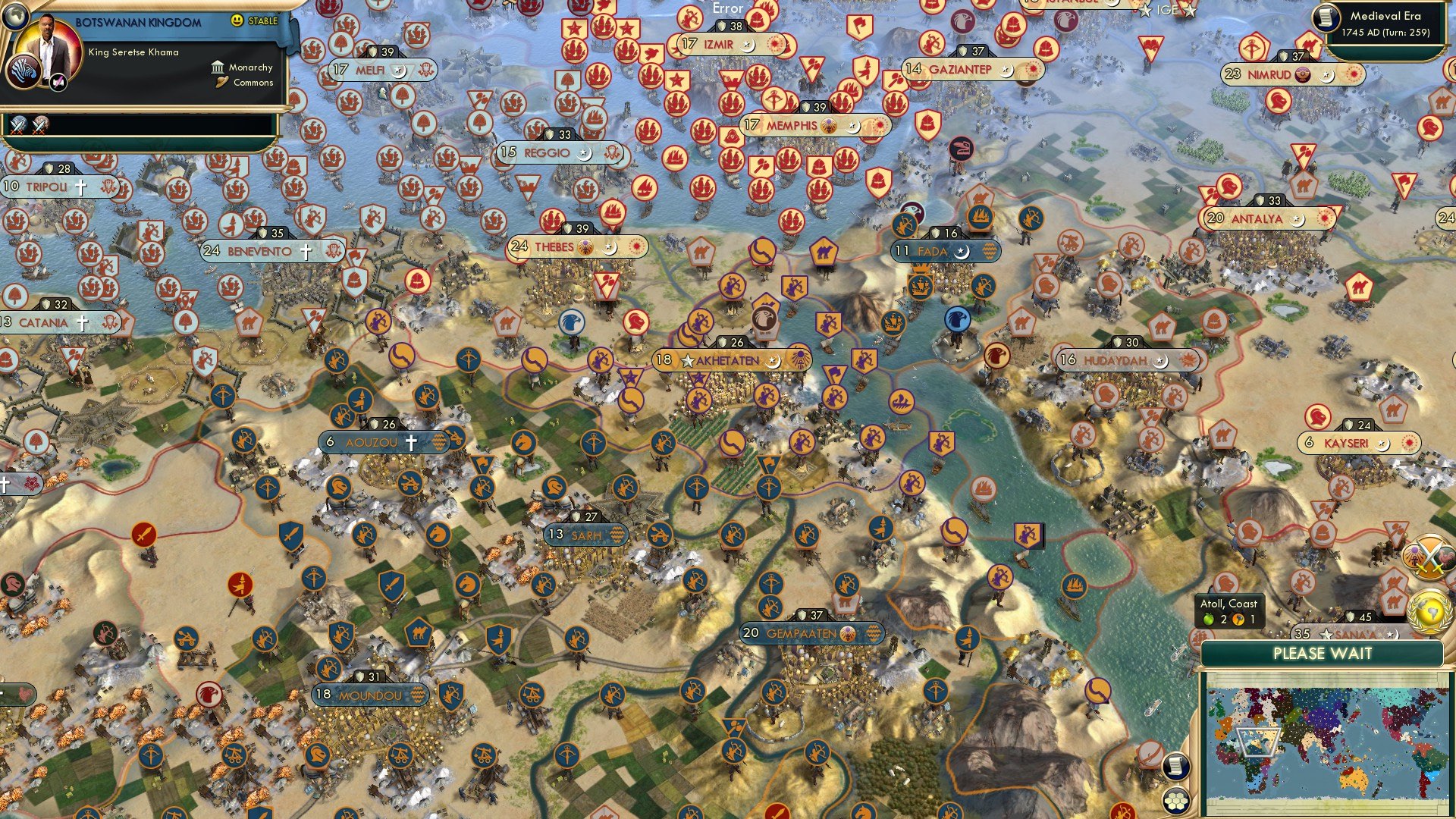Click the zebra civilization emblem

coord(24,72)
